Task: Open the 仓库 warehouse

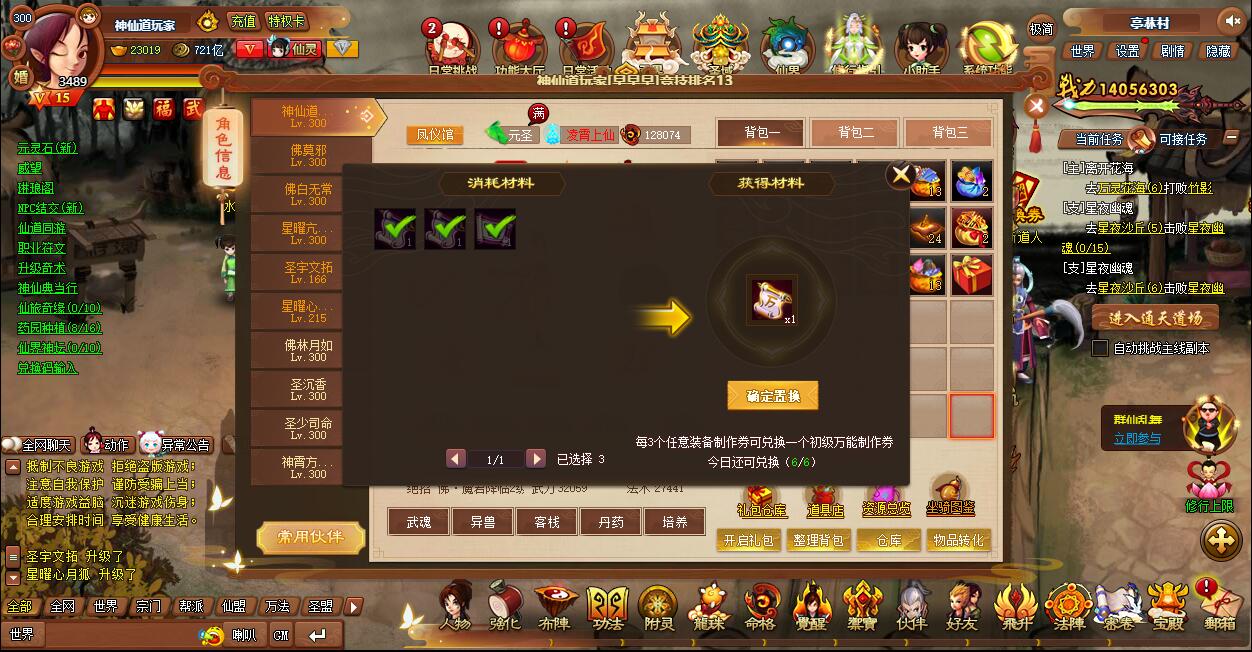Action: click(x=889, y=541)
